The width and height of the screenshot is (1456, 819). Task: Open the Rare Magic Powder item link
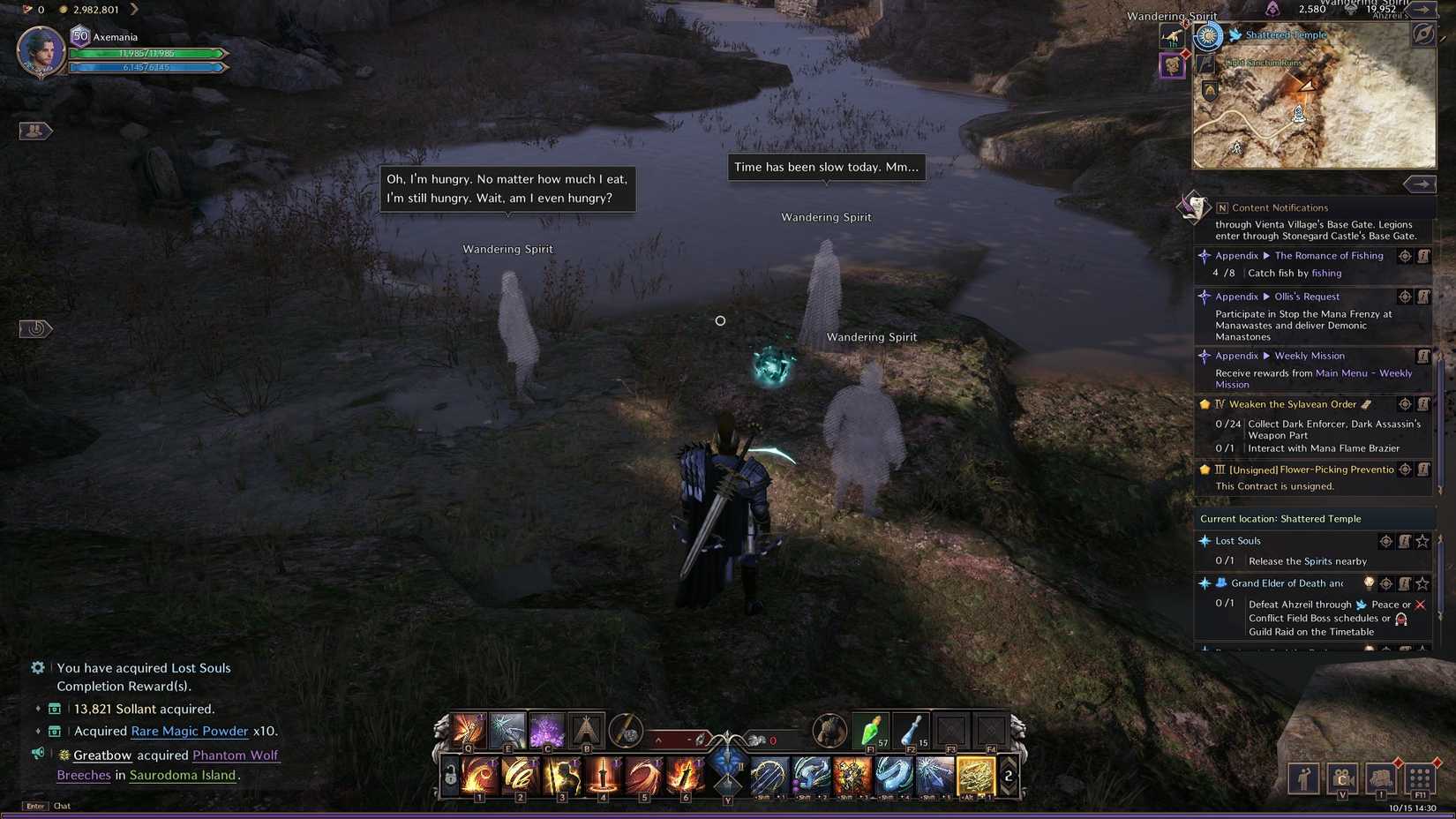coord(191,731)
